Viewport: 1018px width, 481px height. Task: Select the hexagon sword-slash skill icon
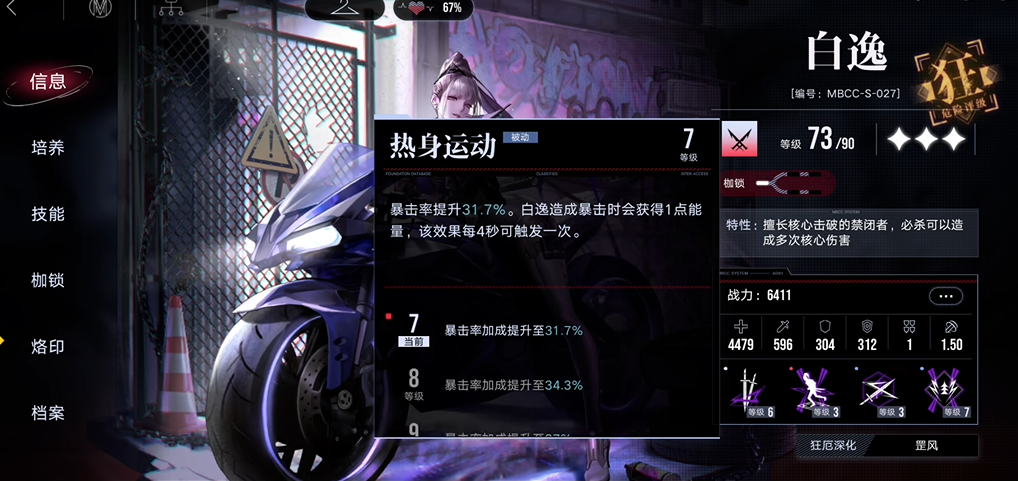(x=877, y=393)
